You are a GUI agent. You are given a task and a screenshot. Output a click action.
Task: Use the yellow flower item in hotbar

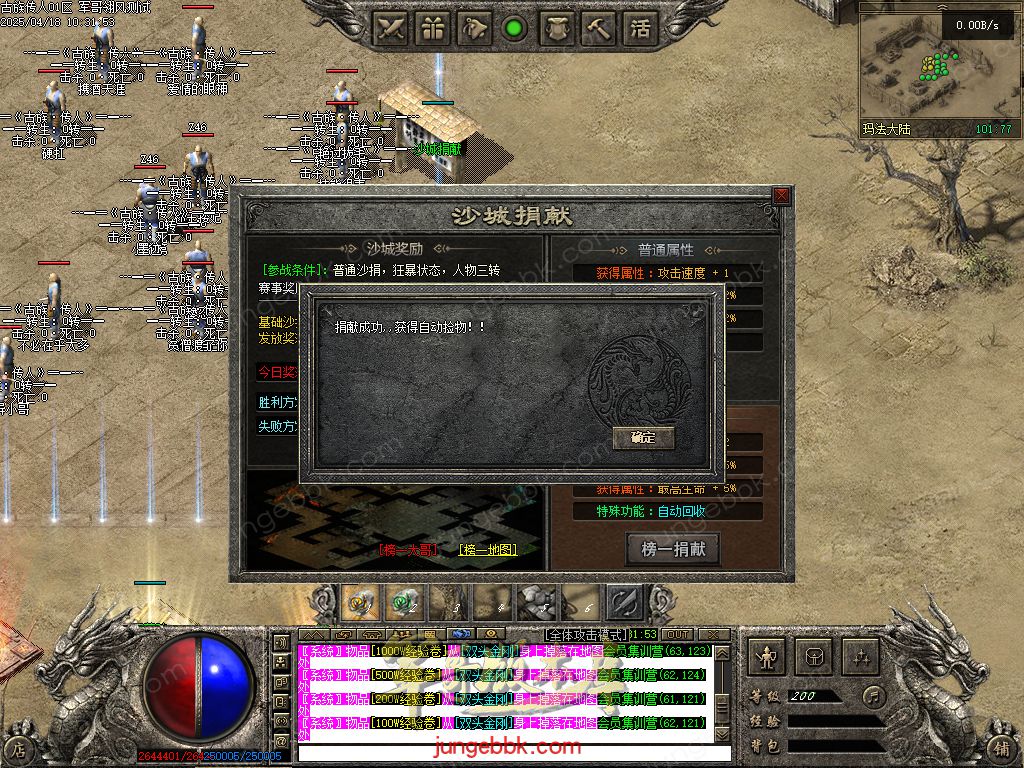click(361, 603)
